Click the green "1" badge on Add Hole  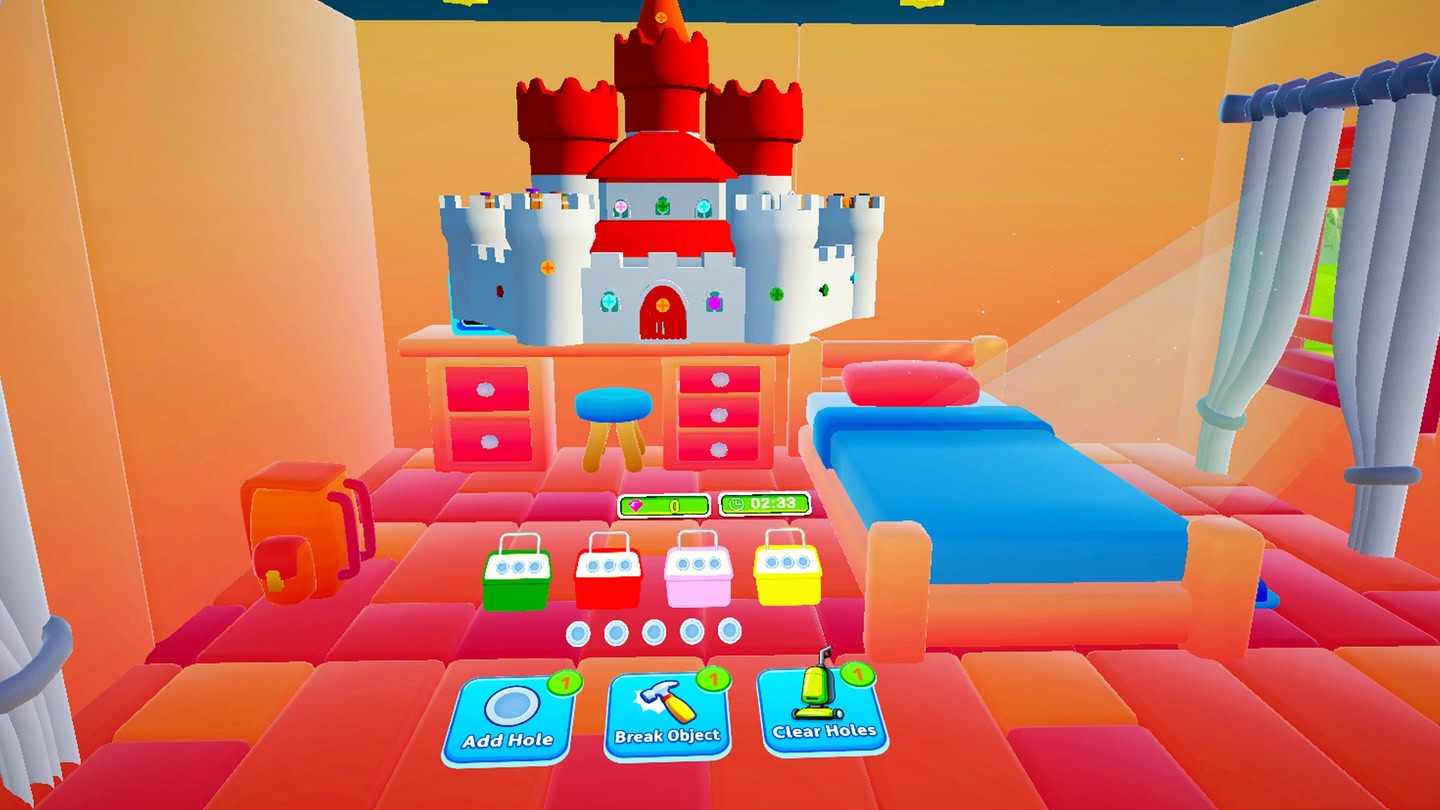click(564, 683)
